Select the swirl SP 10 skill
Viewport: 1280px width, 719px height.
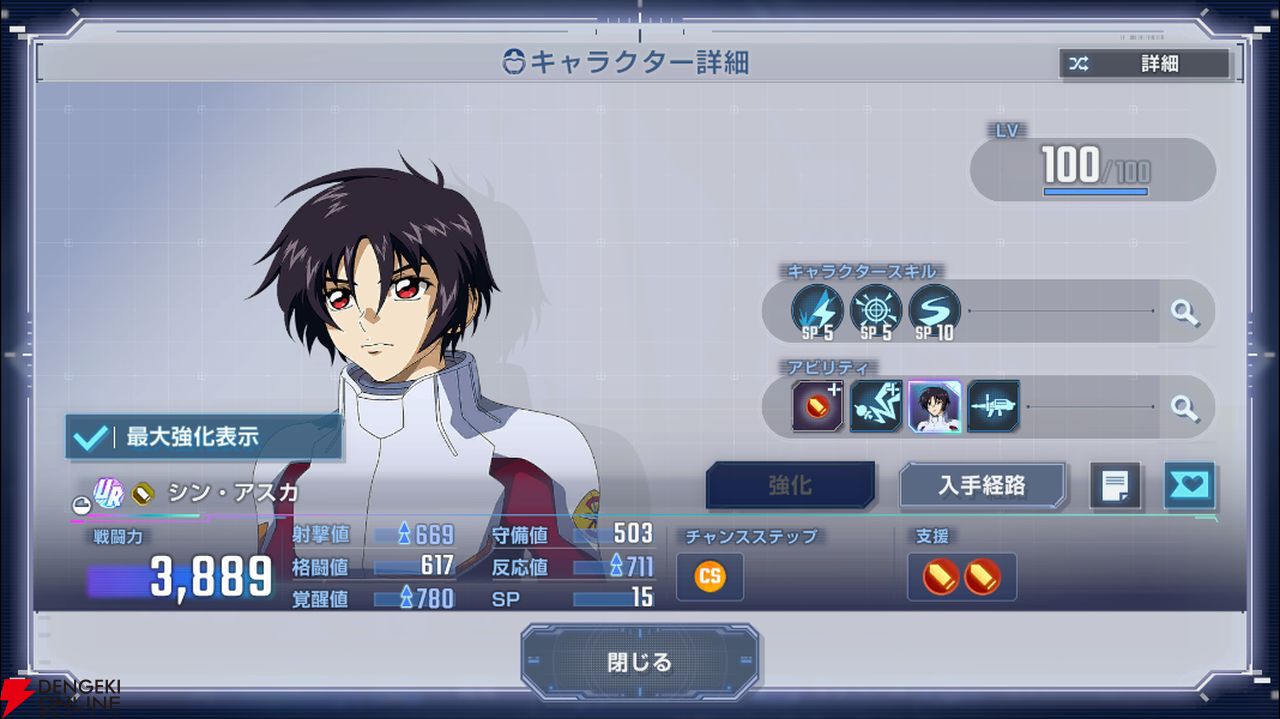coord(934,311)
